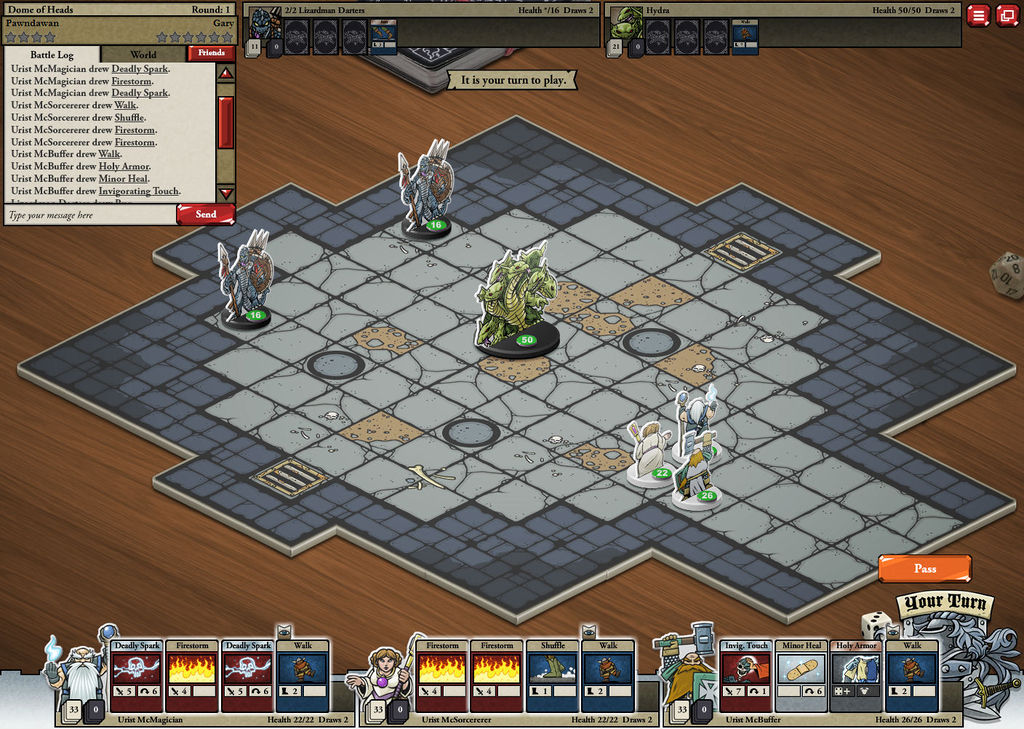Pick Urist McSorcerer's Walk card
Viewport: 1024px width, 729px height.
click(607, 675)
